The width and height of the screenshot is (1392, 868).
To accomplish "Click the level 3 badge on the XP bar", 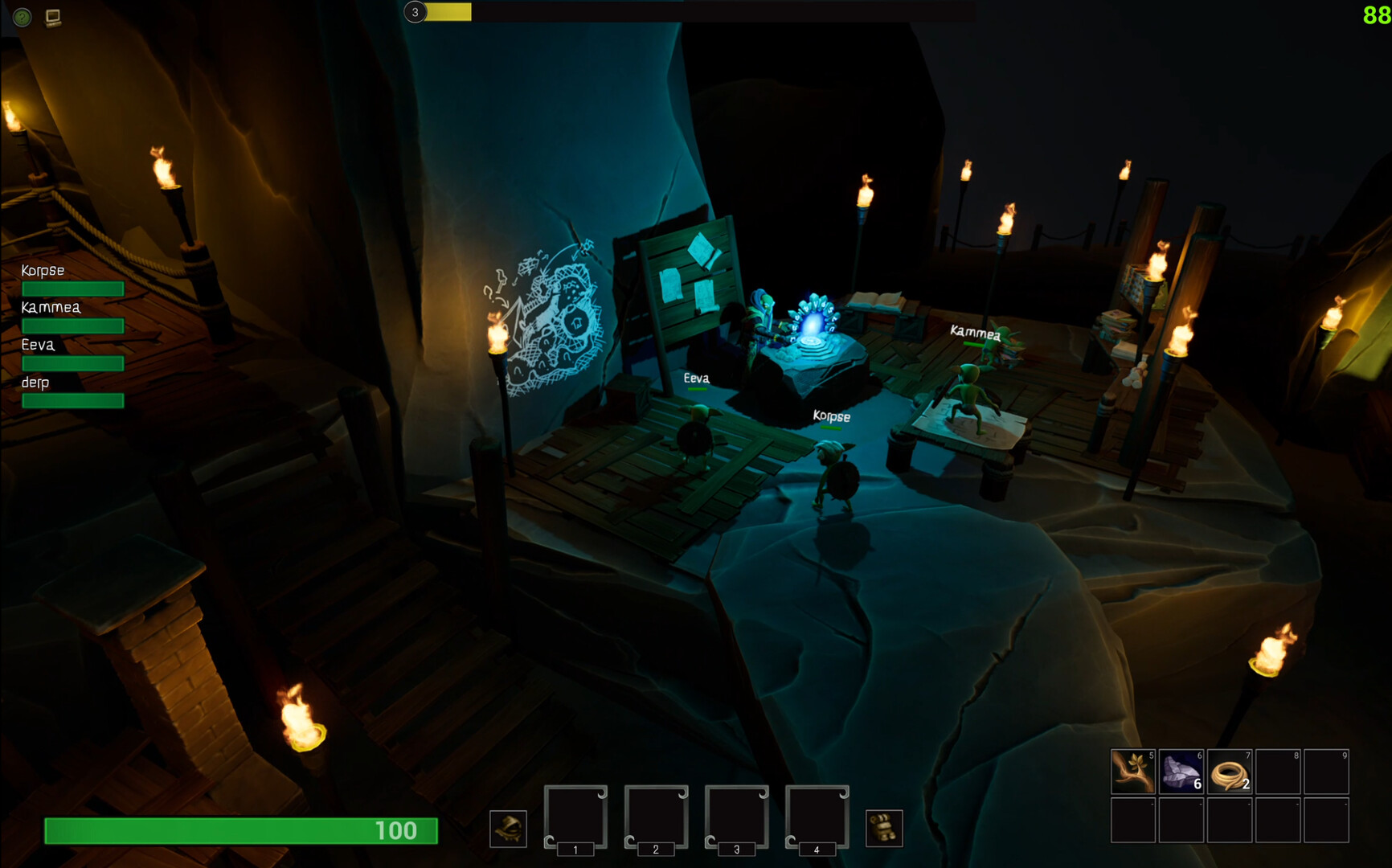I will pyautogui.click(x=415, y=12).
